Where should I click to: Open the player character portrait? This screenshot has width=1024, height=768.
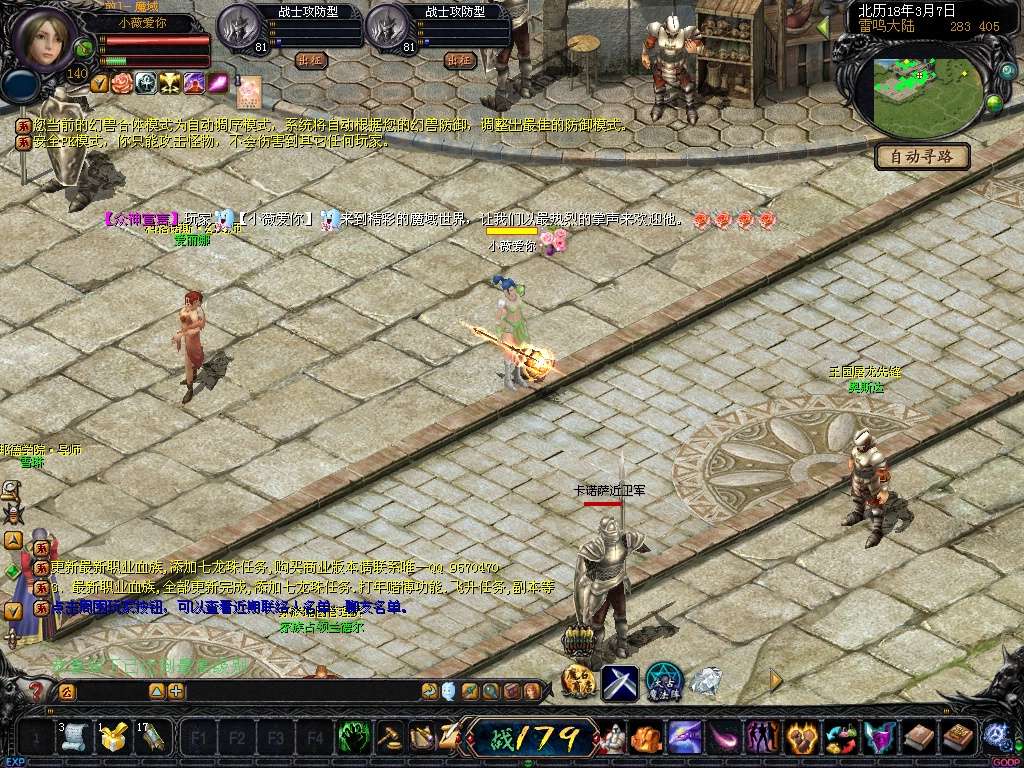click(42, 37)
